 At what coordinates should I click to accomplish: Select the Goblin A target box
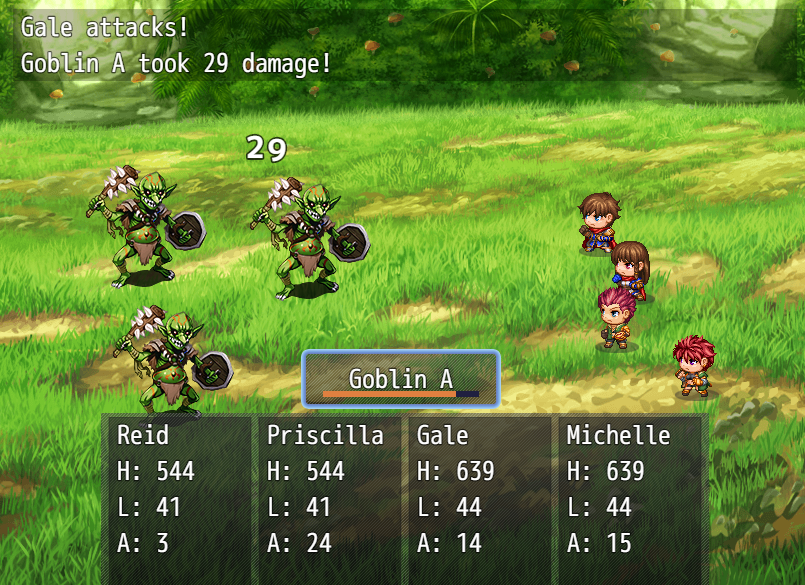tap(400, 379)
